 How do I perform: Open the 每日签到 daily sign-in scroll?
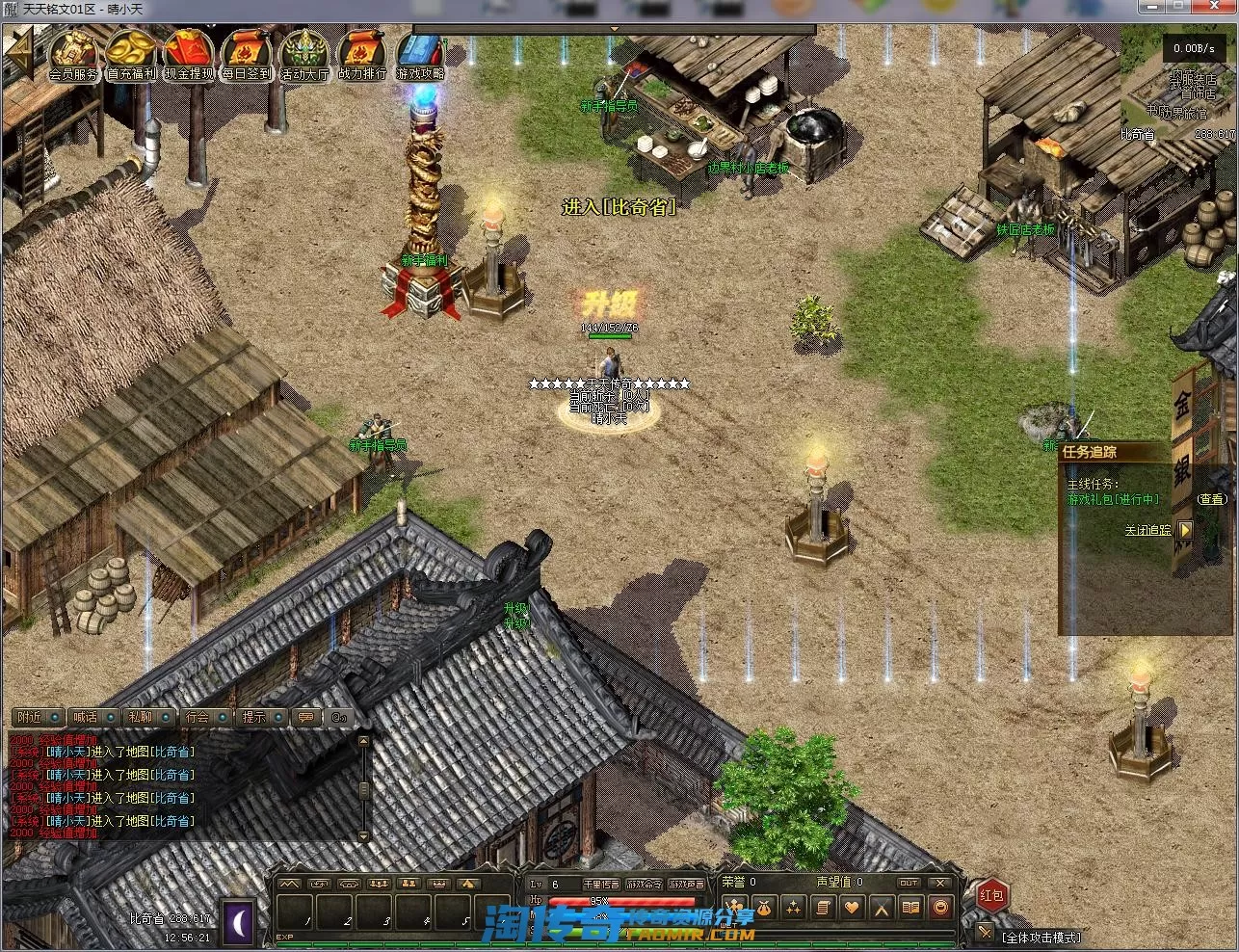point(247,55)
